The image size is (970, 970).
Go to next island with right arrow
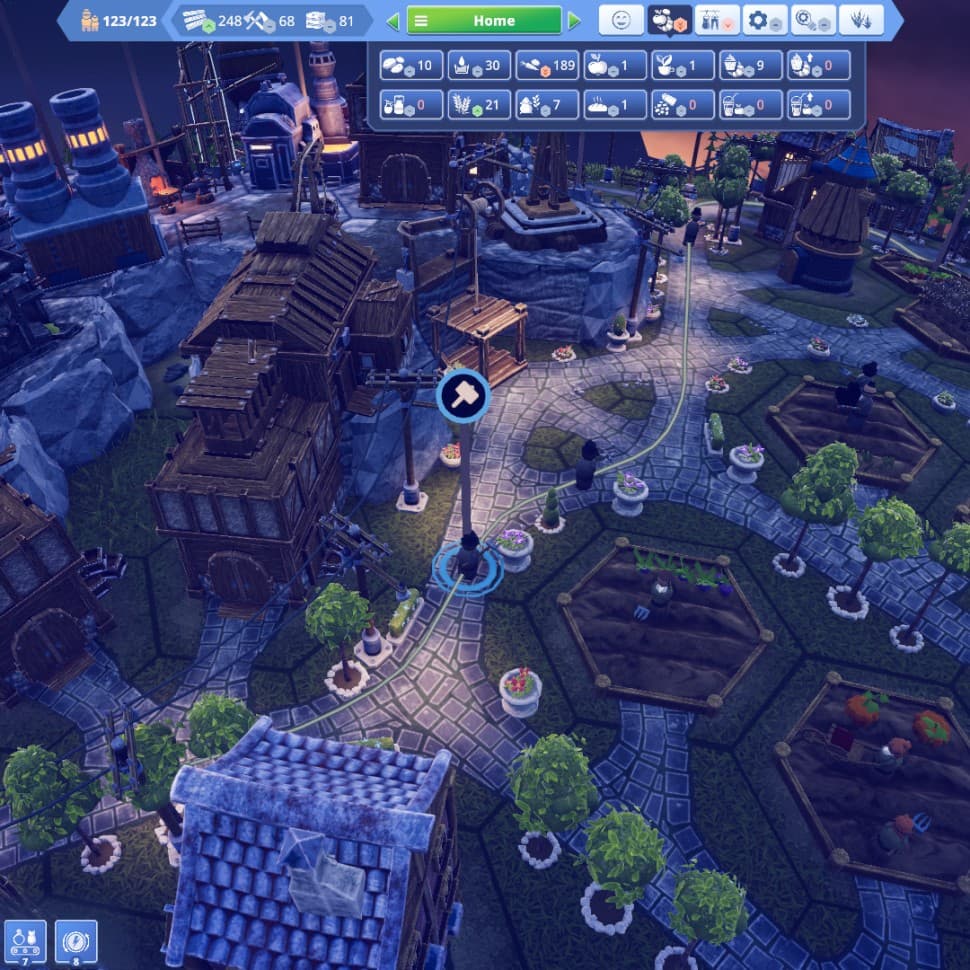[x=574, y=21]
